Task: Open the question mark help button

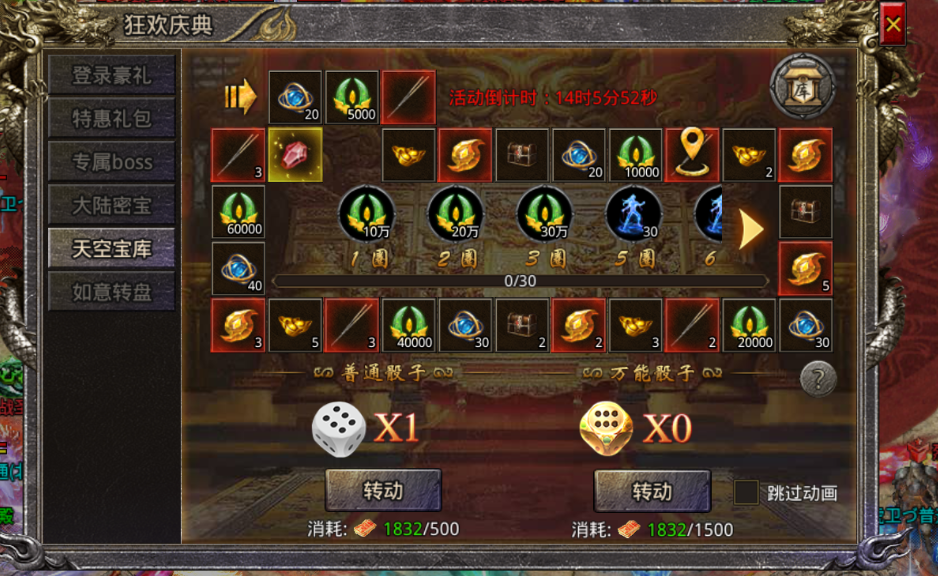Action: (x=818, y=378)
